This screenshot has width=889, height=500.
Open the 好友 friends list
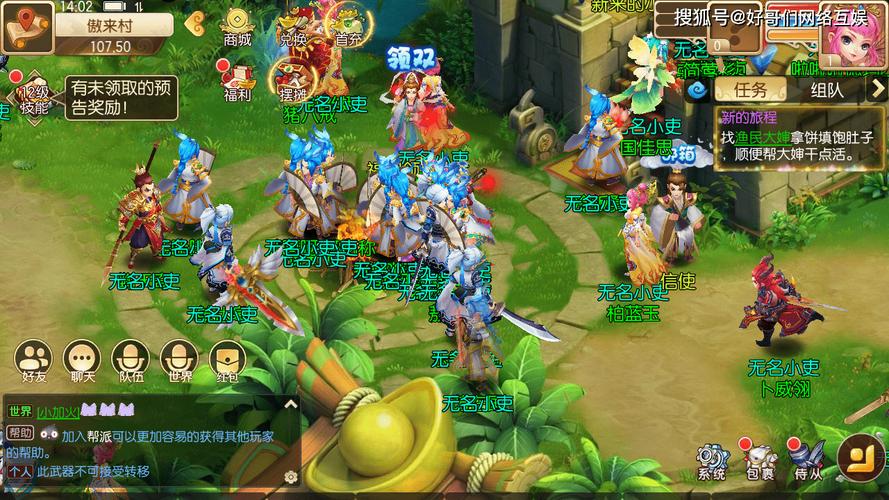tap(33, 360)
